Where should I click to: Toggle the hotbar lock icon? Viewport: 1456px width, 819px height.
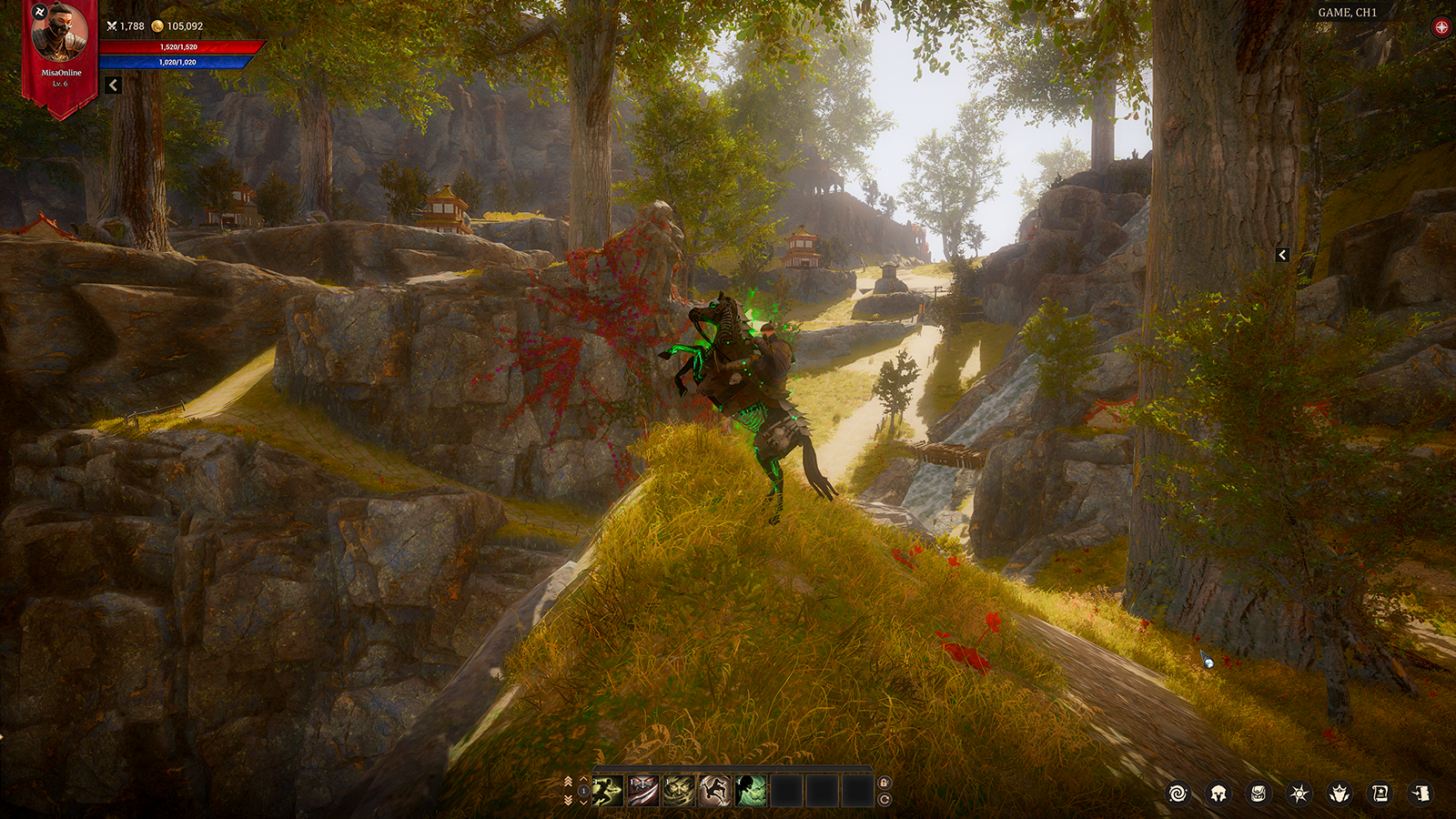[884, 783]
